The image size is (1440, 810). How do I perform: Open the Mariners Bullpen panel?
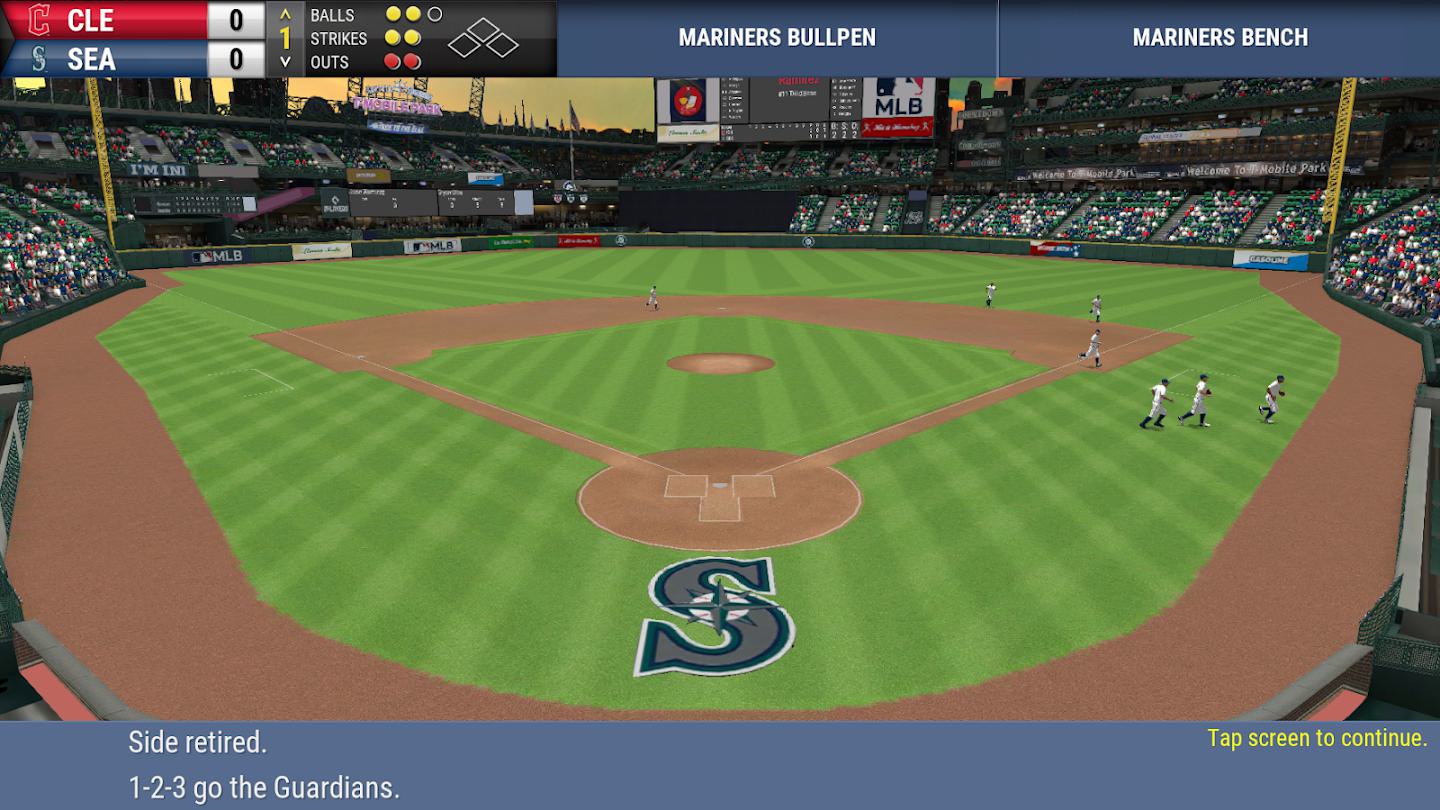tap(777, 38)
